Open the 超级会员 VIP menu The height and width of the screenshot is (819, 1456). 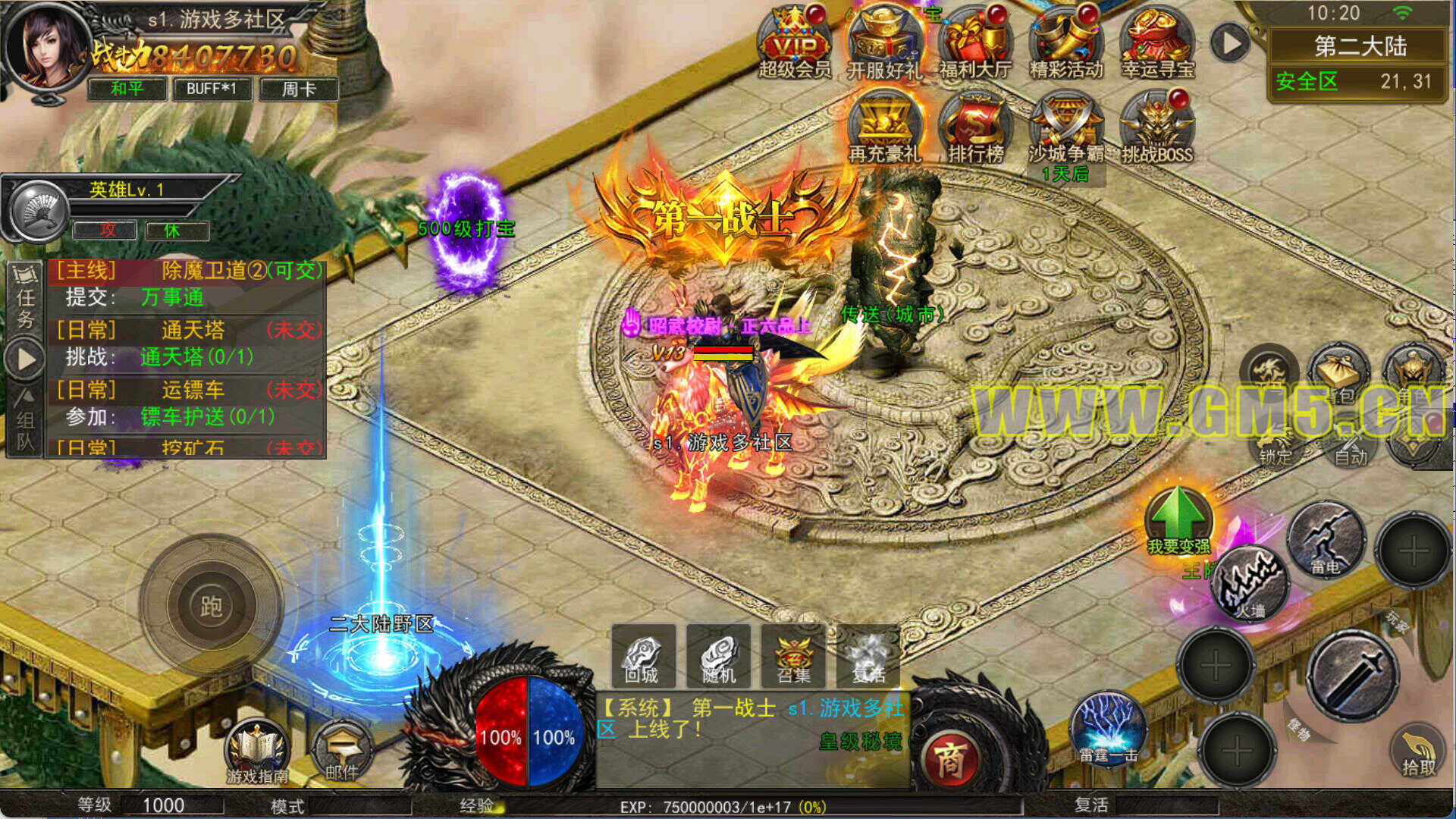pos(794,42)
